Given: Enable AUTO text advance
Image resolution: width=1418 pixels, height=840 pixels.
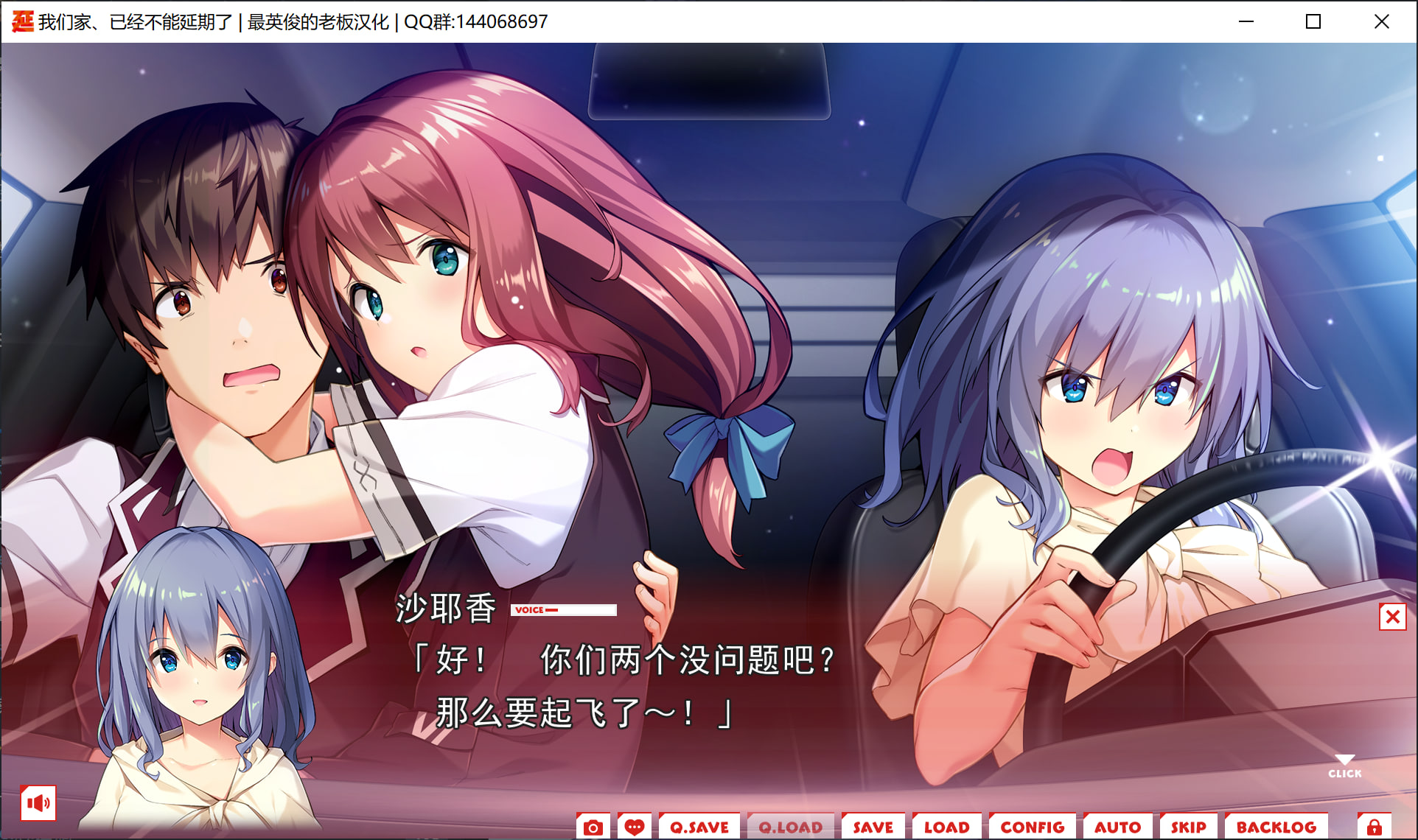Looking at the screenshot, I should coord(1117,827).
